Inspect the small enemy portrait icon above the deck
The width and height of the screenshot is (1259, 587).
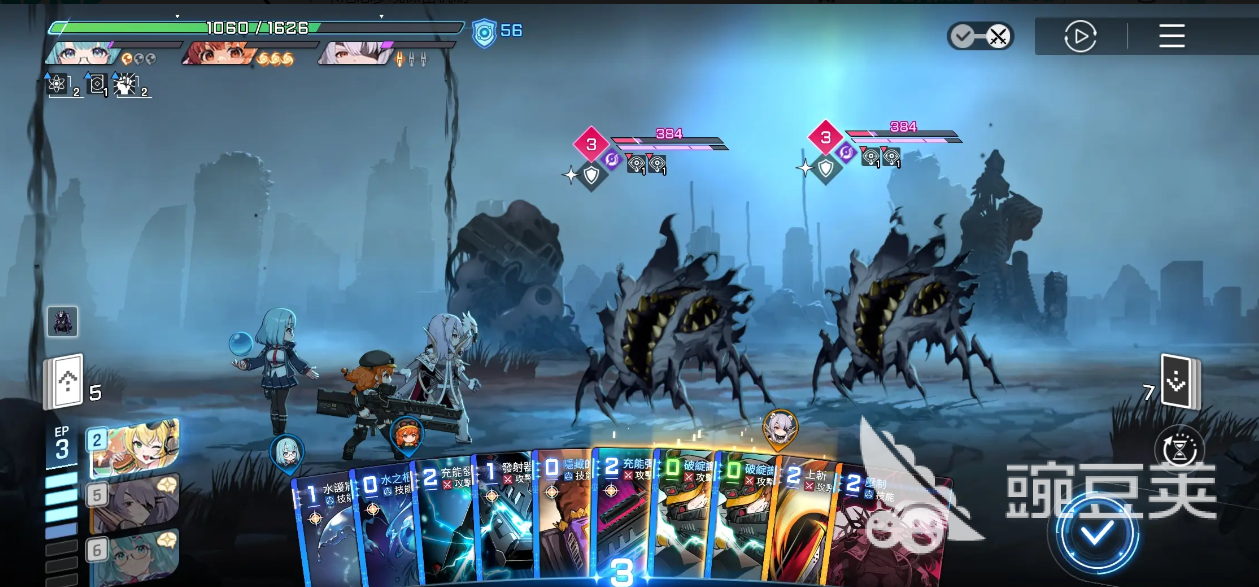(x=62, y=321)
